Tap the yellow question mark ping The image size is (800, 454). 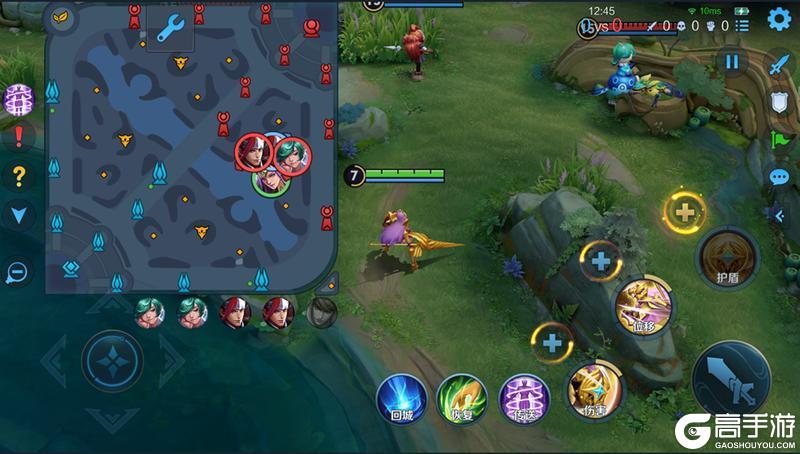tap(18, 177)
